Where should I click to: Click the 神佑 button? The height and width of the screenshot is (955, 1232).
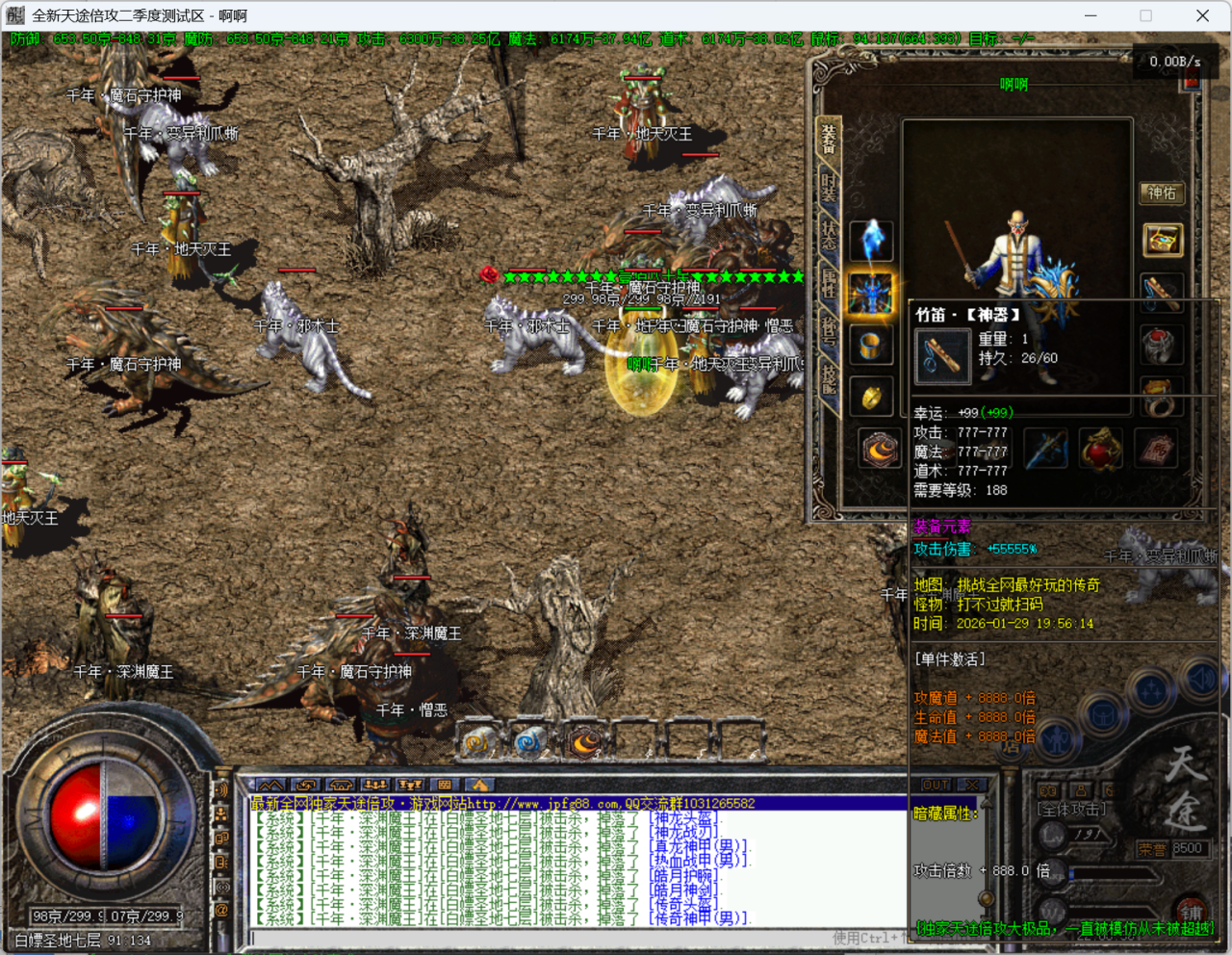(x=1162, y=193)
